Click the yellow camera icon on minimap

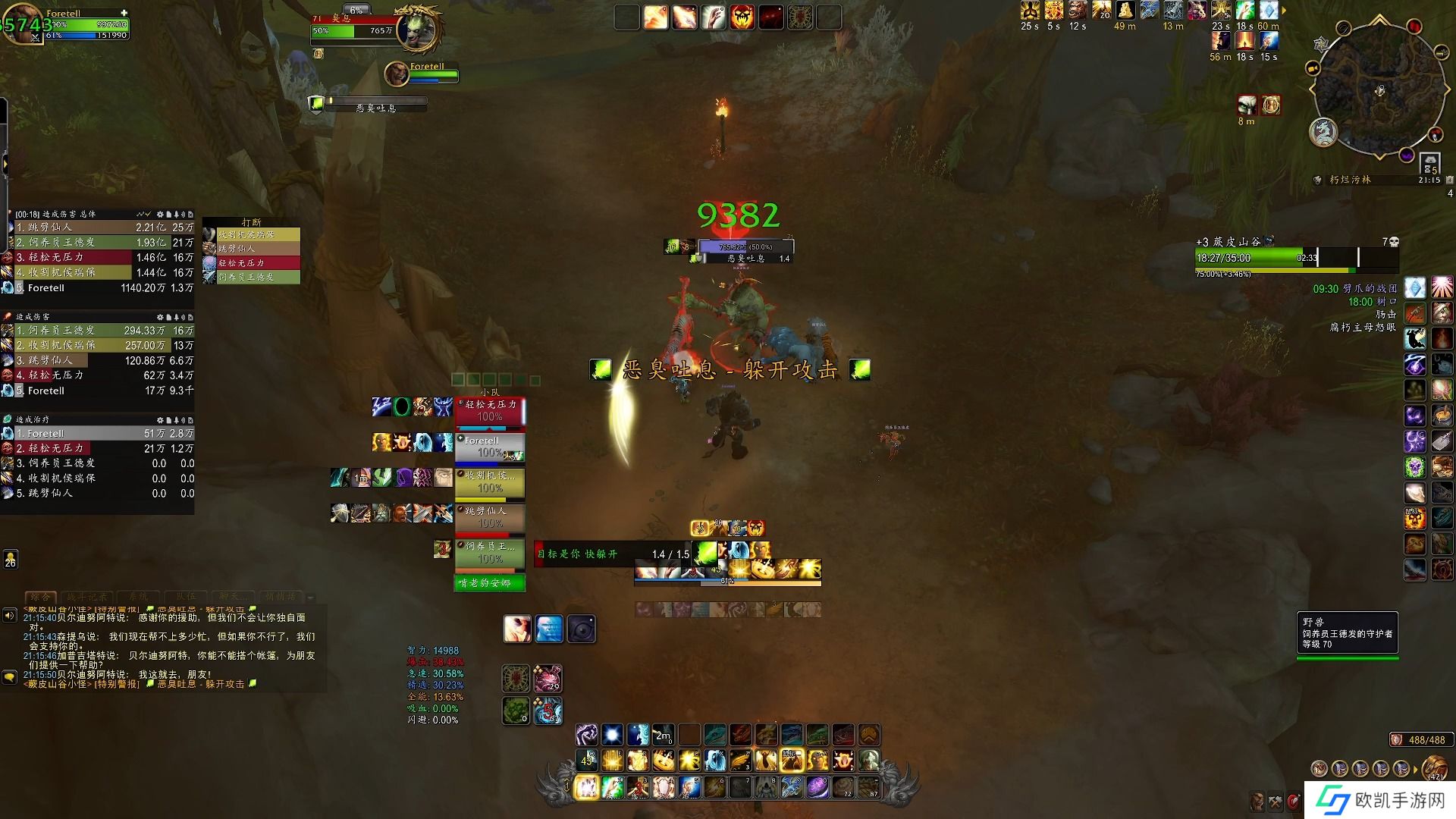tap(1313, 68)
